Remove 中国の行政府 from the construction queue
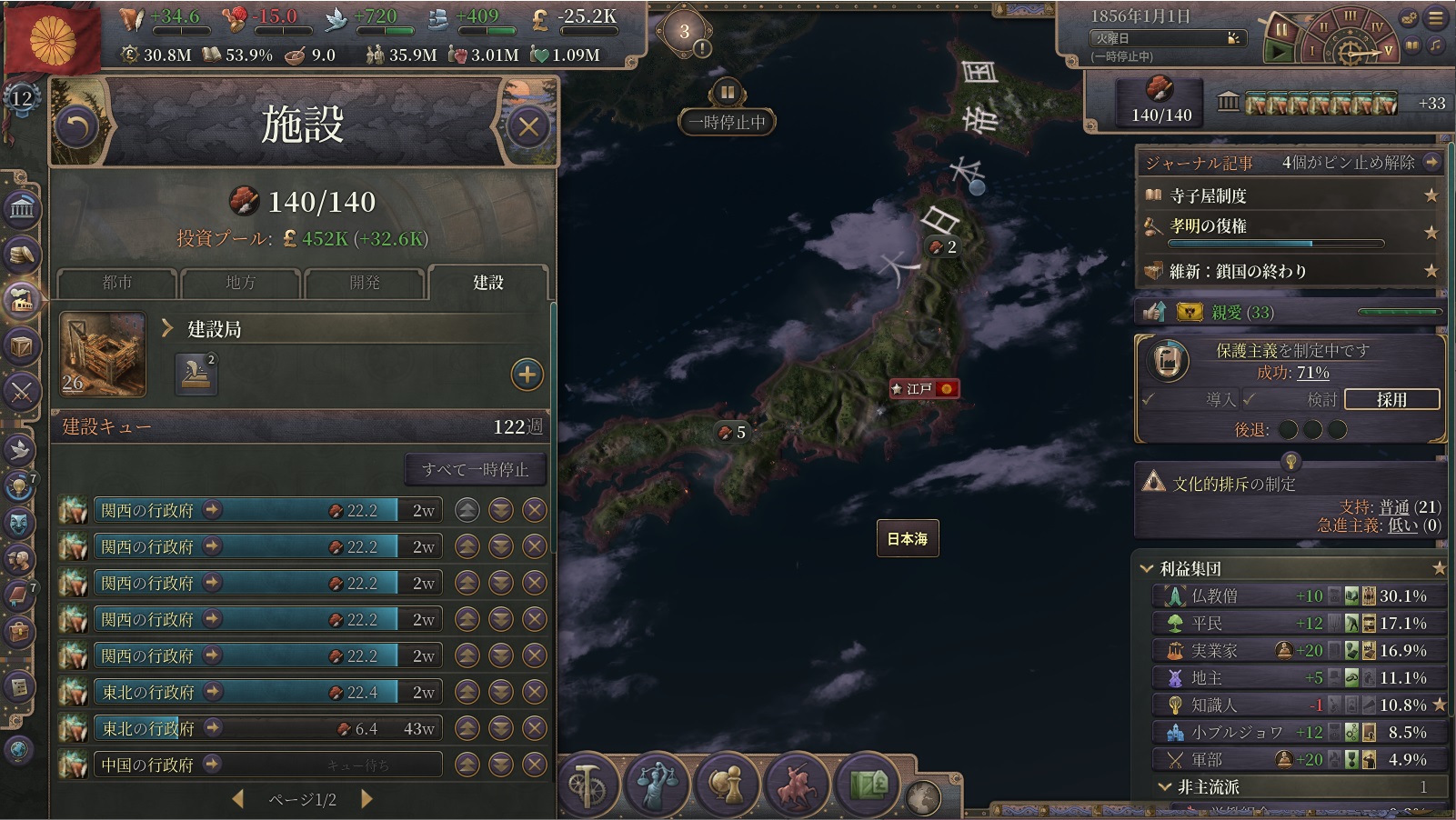 [x=535, y=765]
